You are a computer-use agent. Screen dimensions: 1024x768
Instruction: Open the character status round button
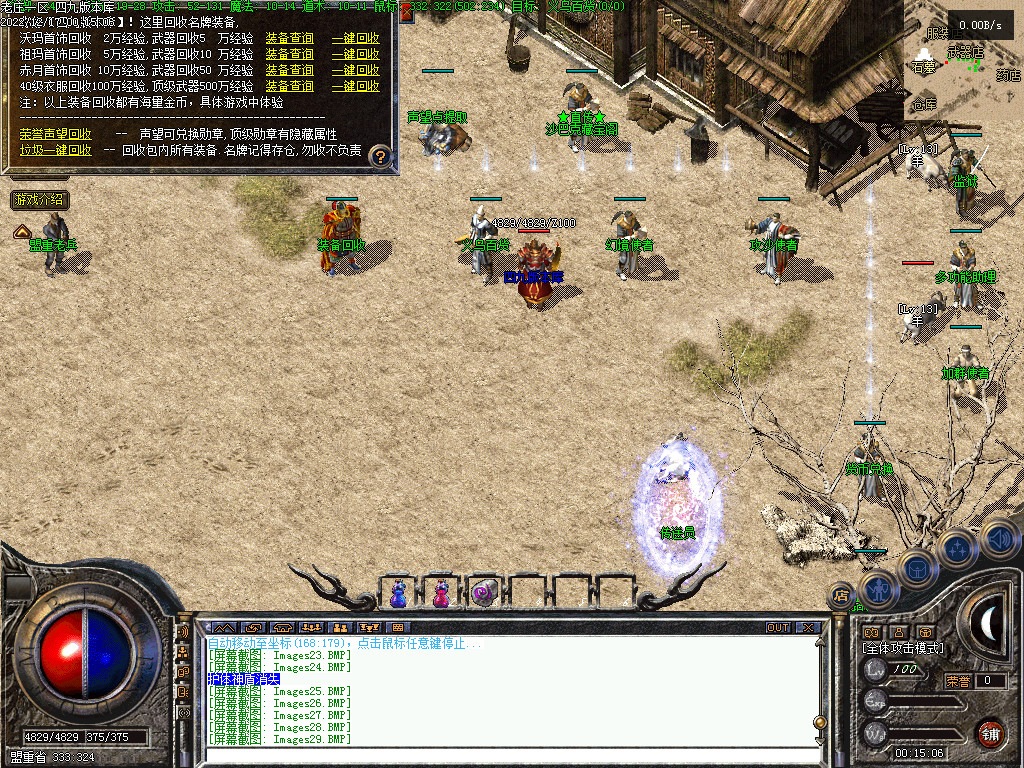coord(879,588)
